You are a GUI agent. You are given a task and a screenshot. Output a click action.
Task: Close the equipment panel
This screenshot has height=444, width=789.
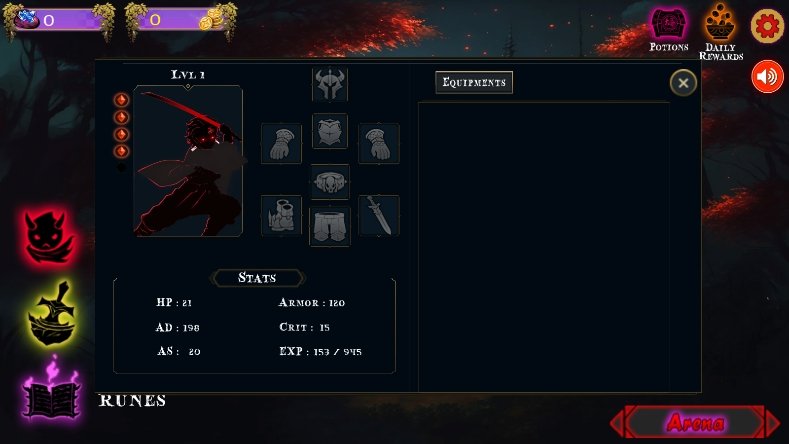[683, 83]
